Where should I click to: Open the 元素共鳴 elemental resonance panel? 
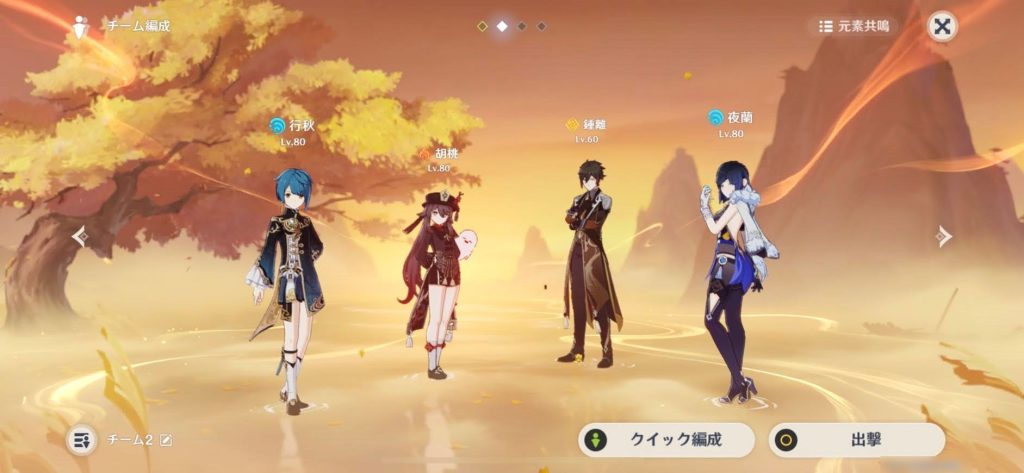coord(853,27)
